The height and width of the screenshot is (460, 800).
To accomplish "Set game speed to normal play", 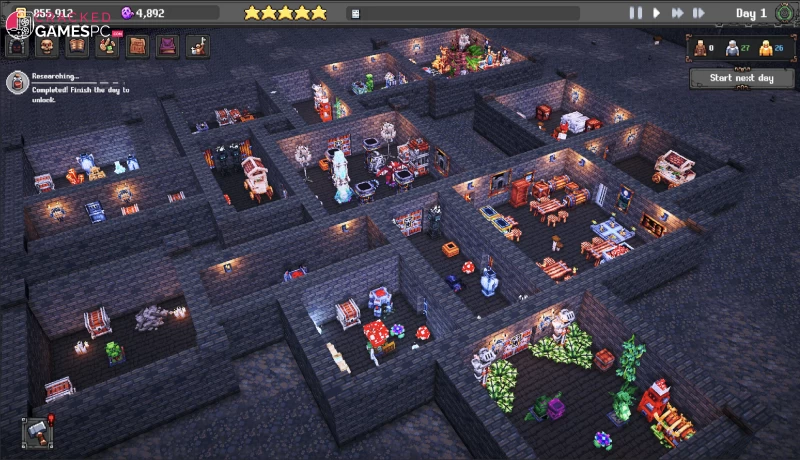I will (657, 13).
